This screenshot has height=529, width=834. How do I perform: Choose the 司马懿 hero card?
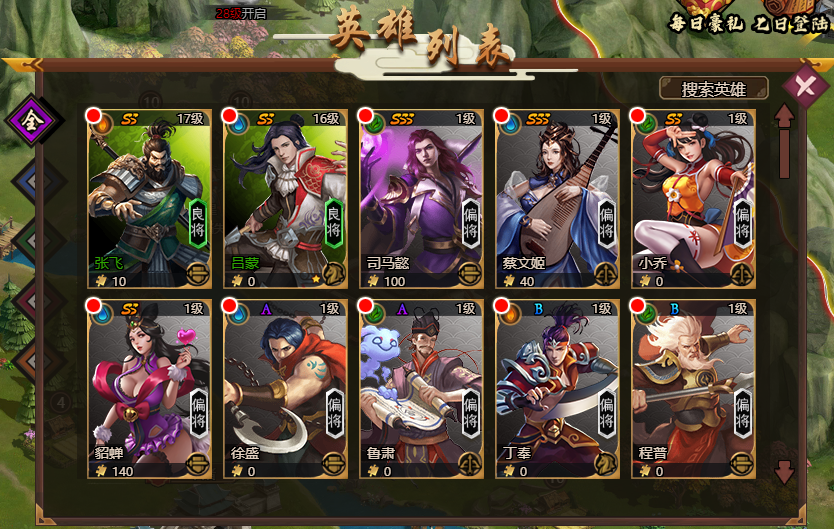[x=421, y=197]
